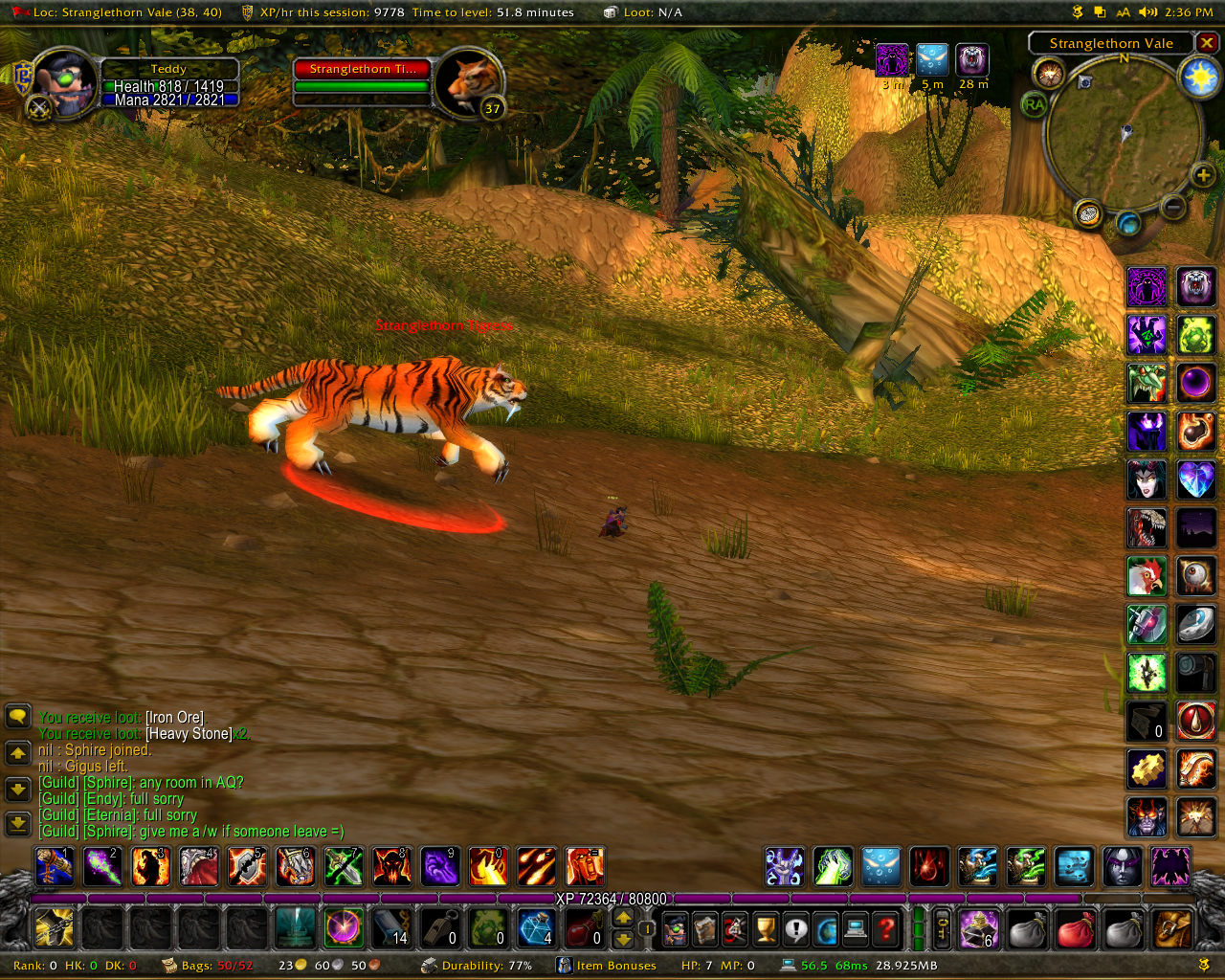Zoom out the minimap with the minus button
Viewport: 1225px width, 980px height.
[x=1173, y=206]
